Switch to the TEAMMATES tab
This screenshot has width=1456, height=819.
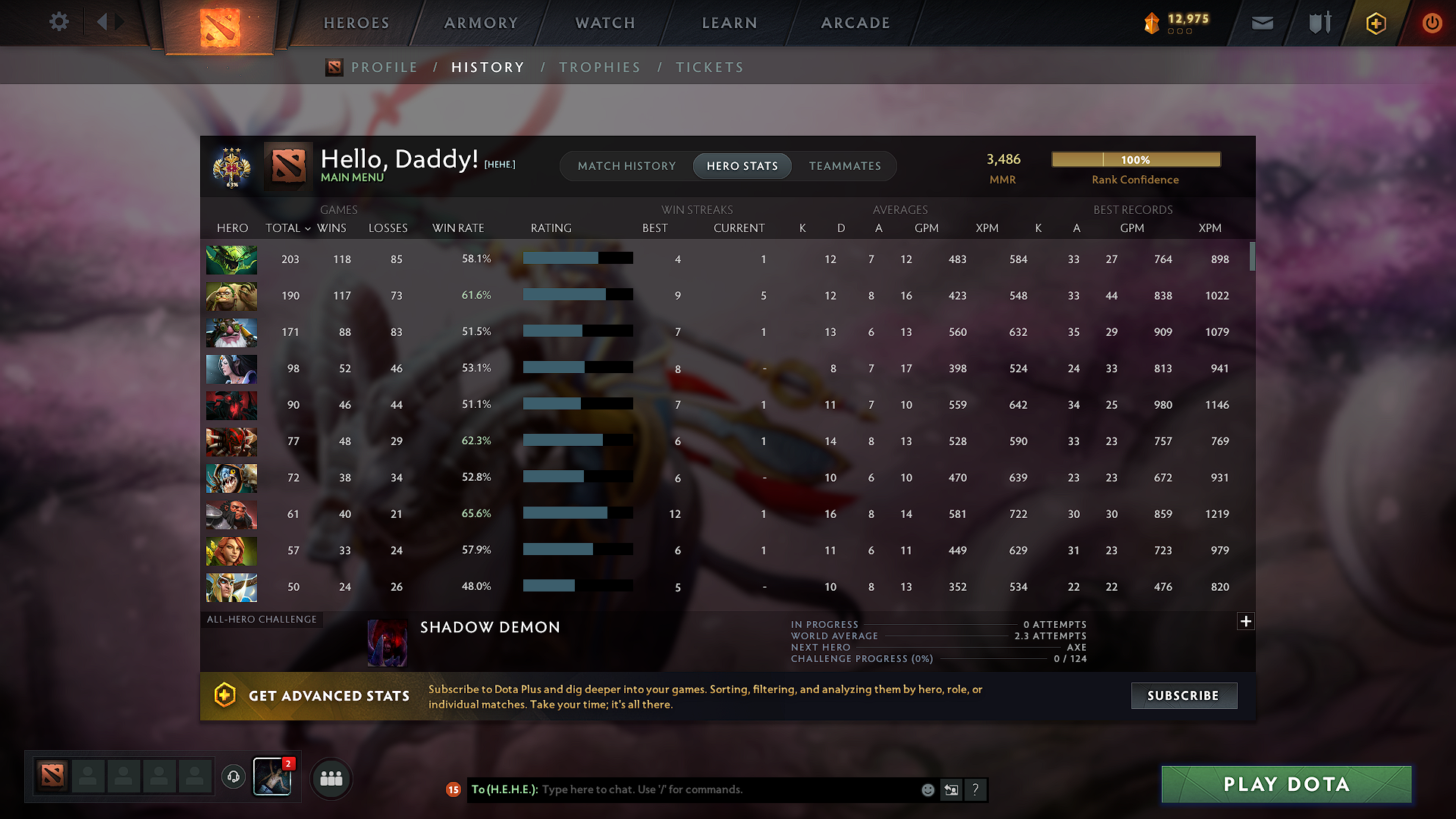(846, 166)
